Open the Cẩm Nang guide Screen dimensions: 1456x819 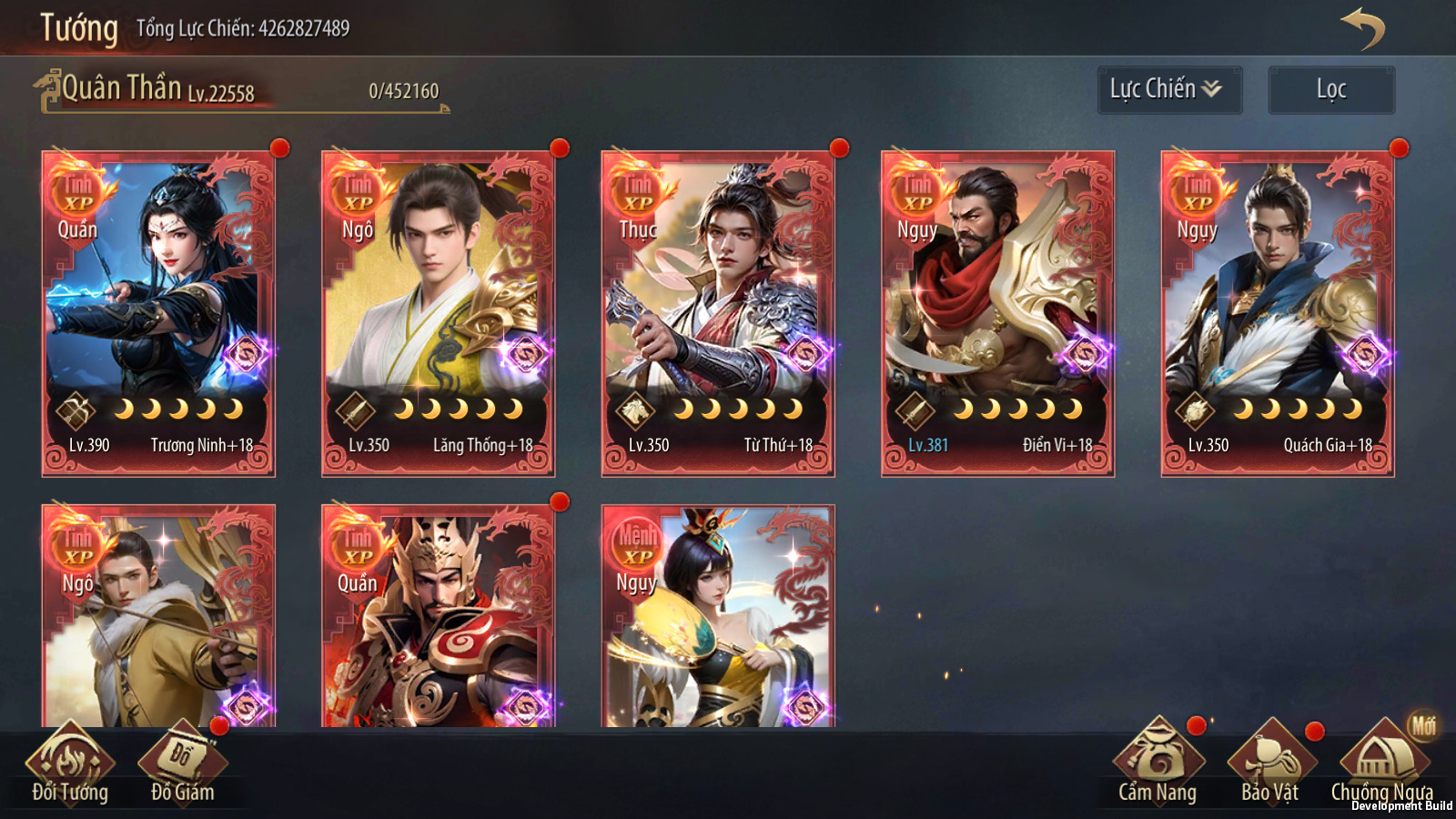click(x=1158, y=766)
